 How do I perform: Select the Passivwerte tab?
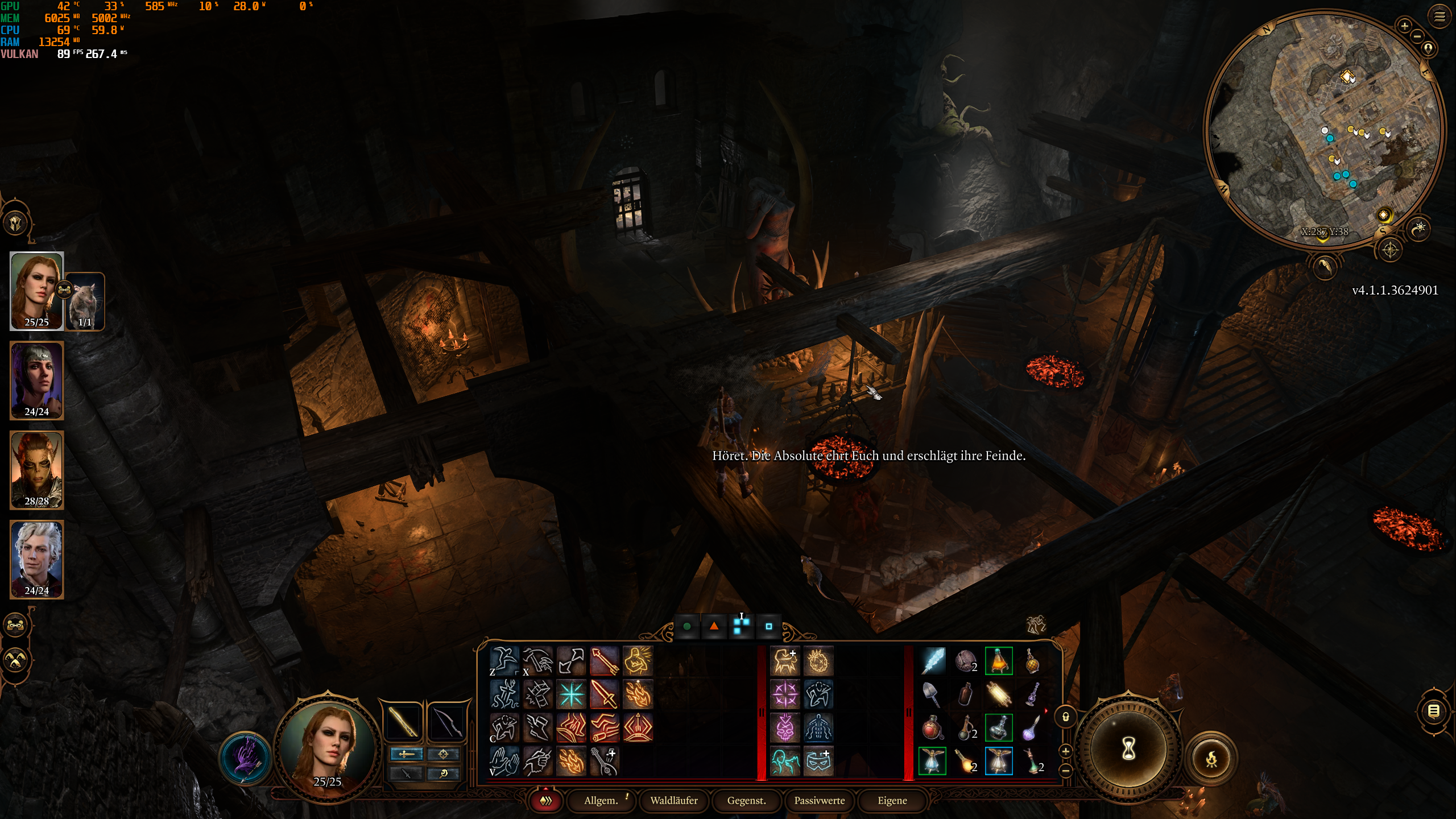tap(819, 800)
